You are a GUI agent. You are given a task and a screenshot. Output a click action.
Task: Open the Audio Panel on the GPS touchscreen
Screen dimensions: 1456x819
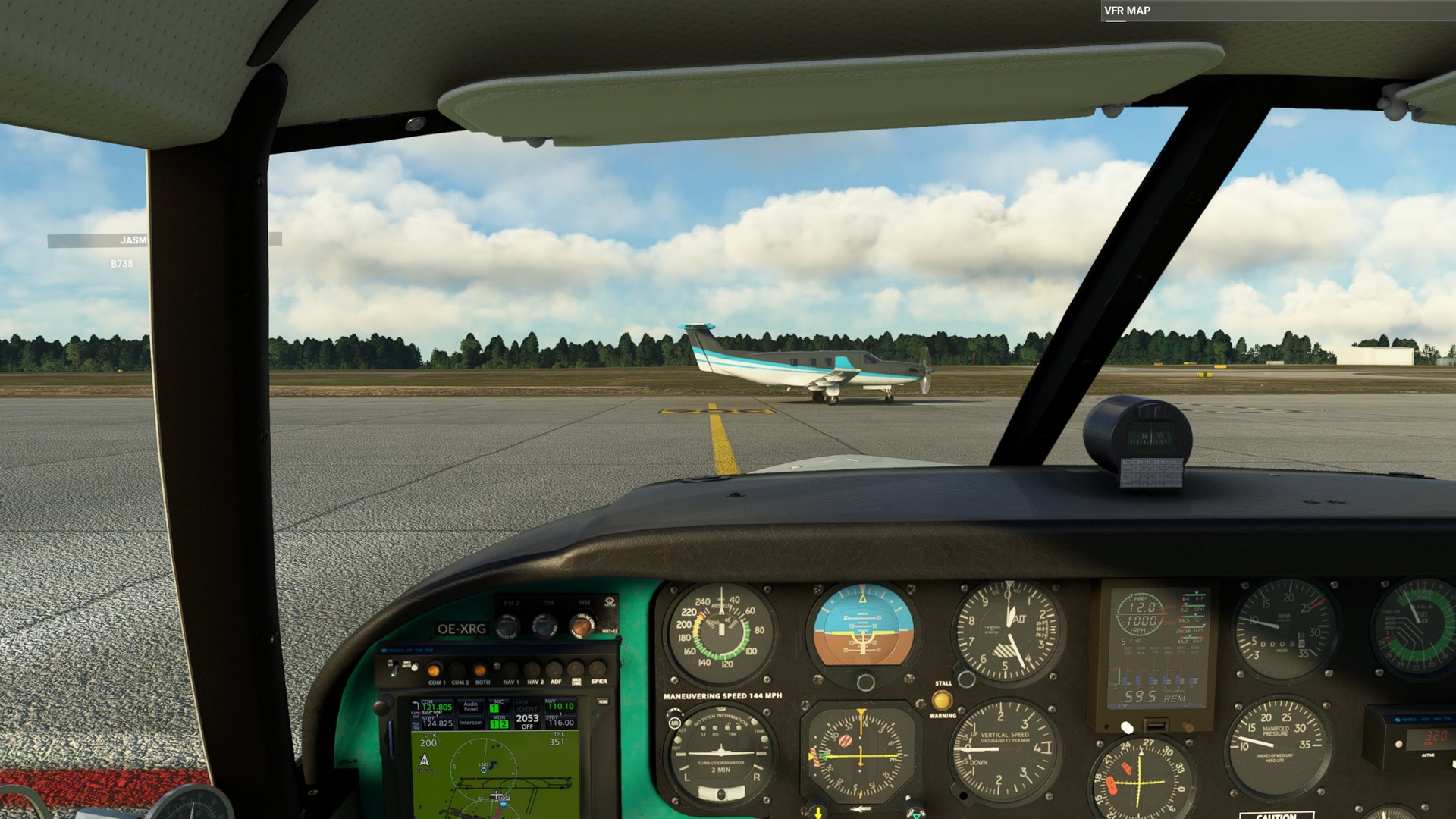point(471,707)
